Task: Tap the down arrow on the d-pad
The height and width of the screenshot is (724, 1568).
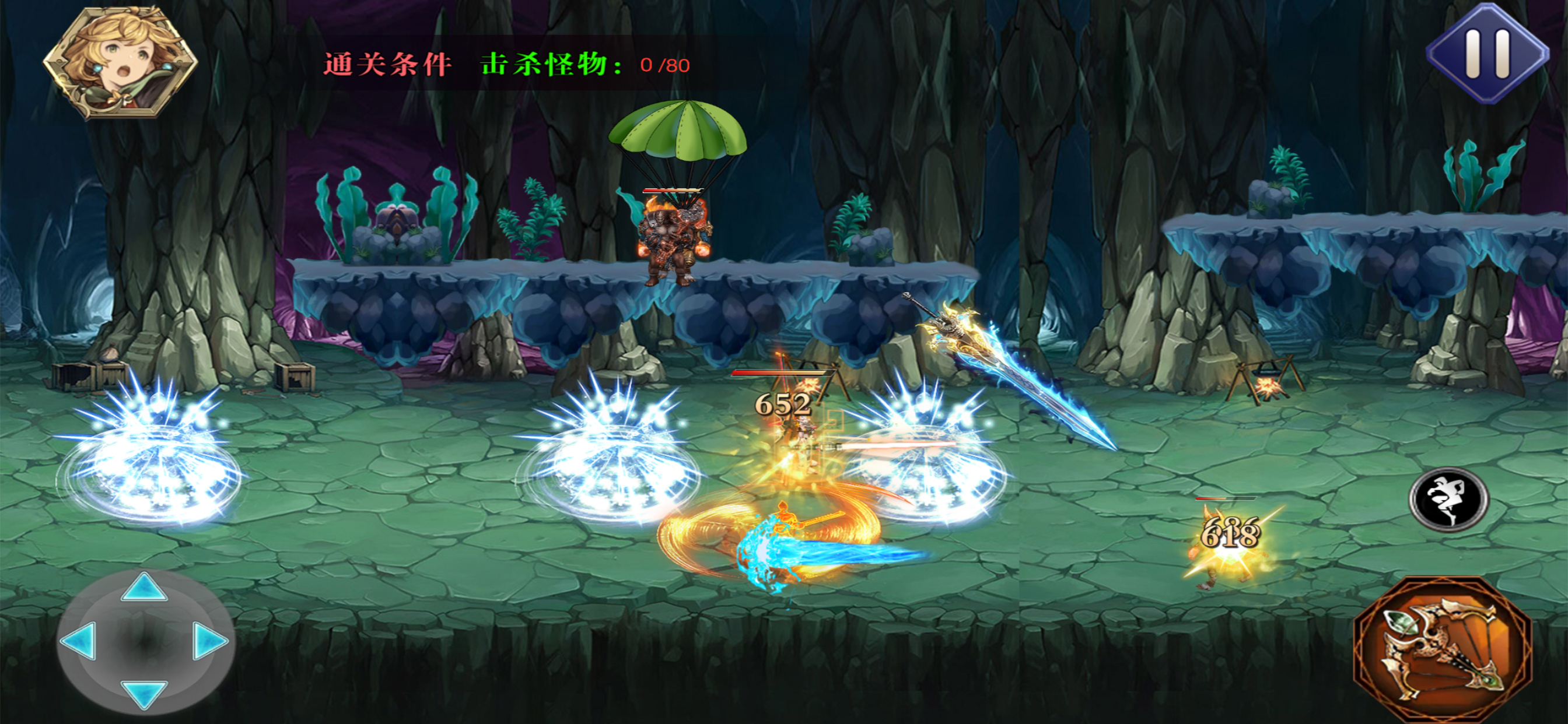Action: (143, 694)
